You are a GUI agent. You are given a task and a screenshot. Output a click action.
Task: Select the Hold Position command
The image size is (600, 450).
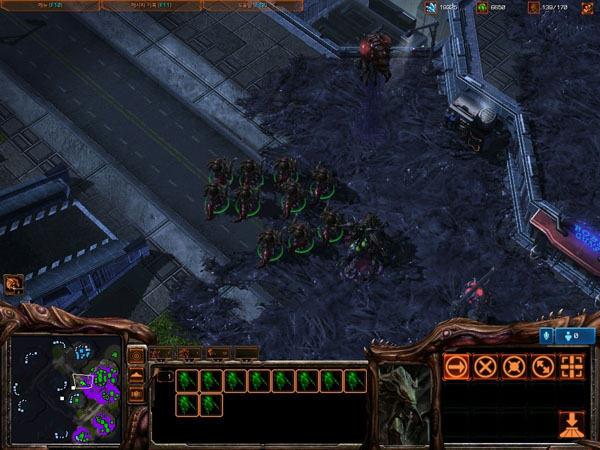[514, 366]
